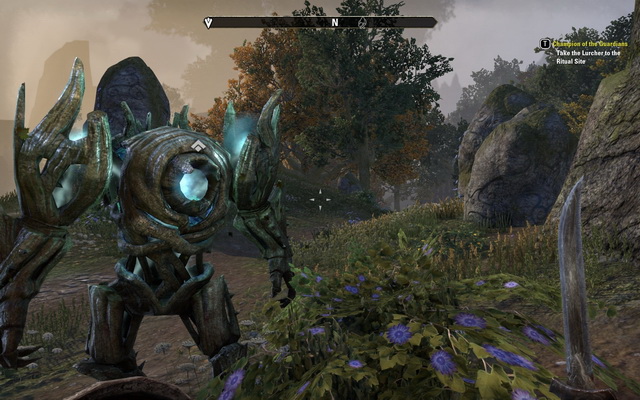Click the quest pin at the compass's left end
This screenshot has width=640, height=400.
[209, 22]
